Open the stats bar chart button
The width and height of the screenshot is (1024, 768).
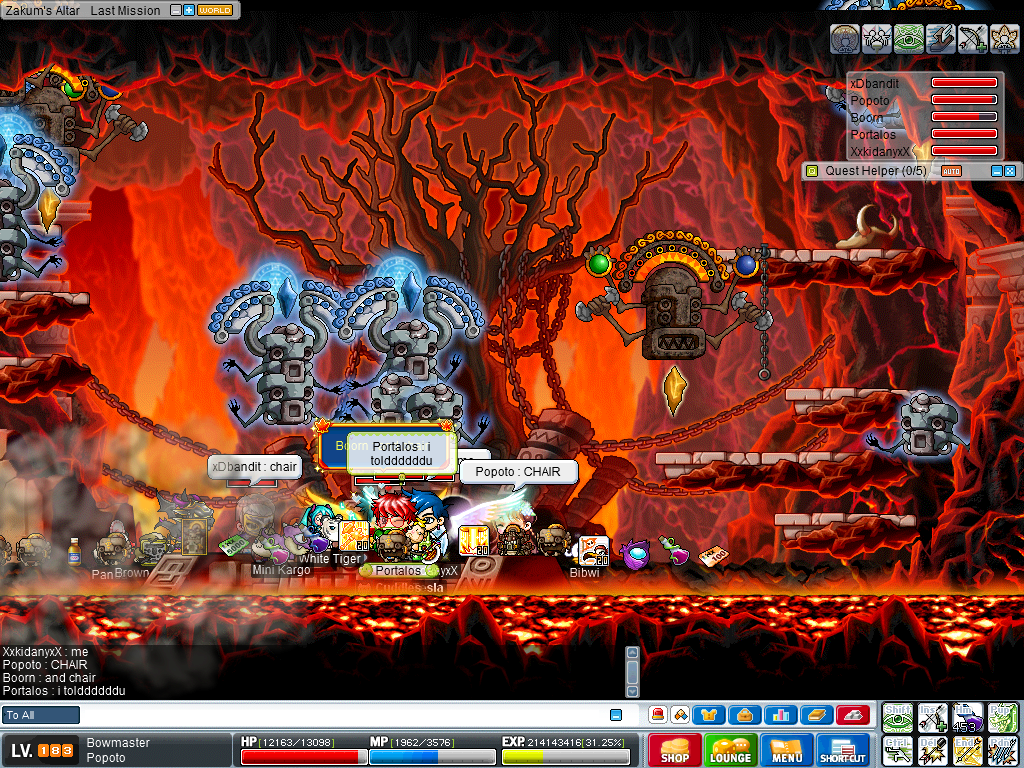pyautogui.click(x=780, y=715)
